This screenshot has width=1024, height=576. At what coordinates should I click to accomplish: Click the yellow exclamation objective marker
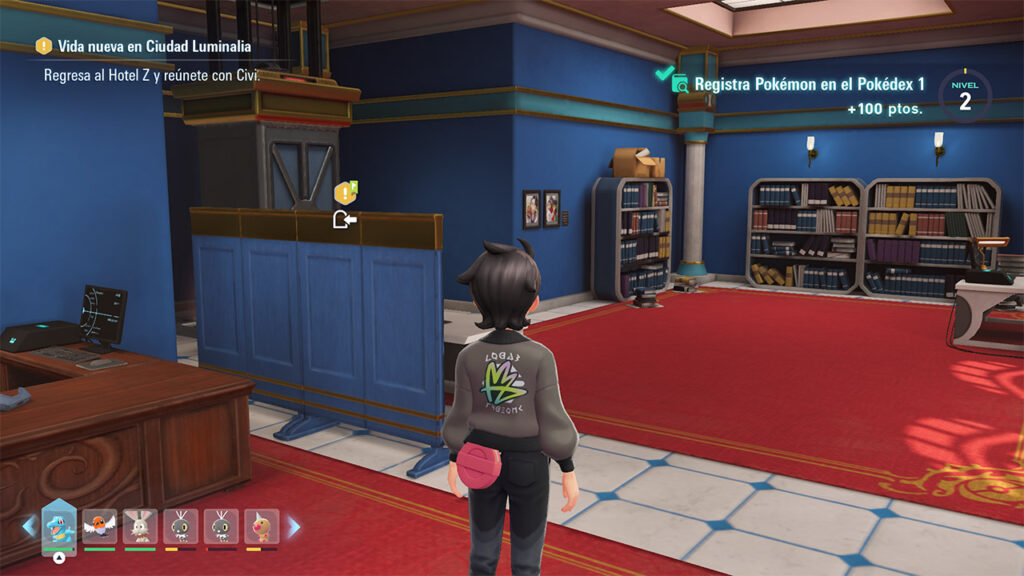point(344,193)
